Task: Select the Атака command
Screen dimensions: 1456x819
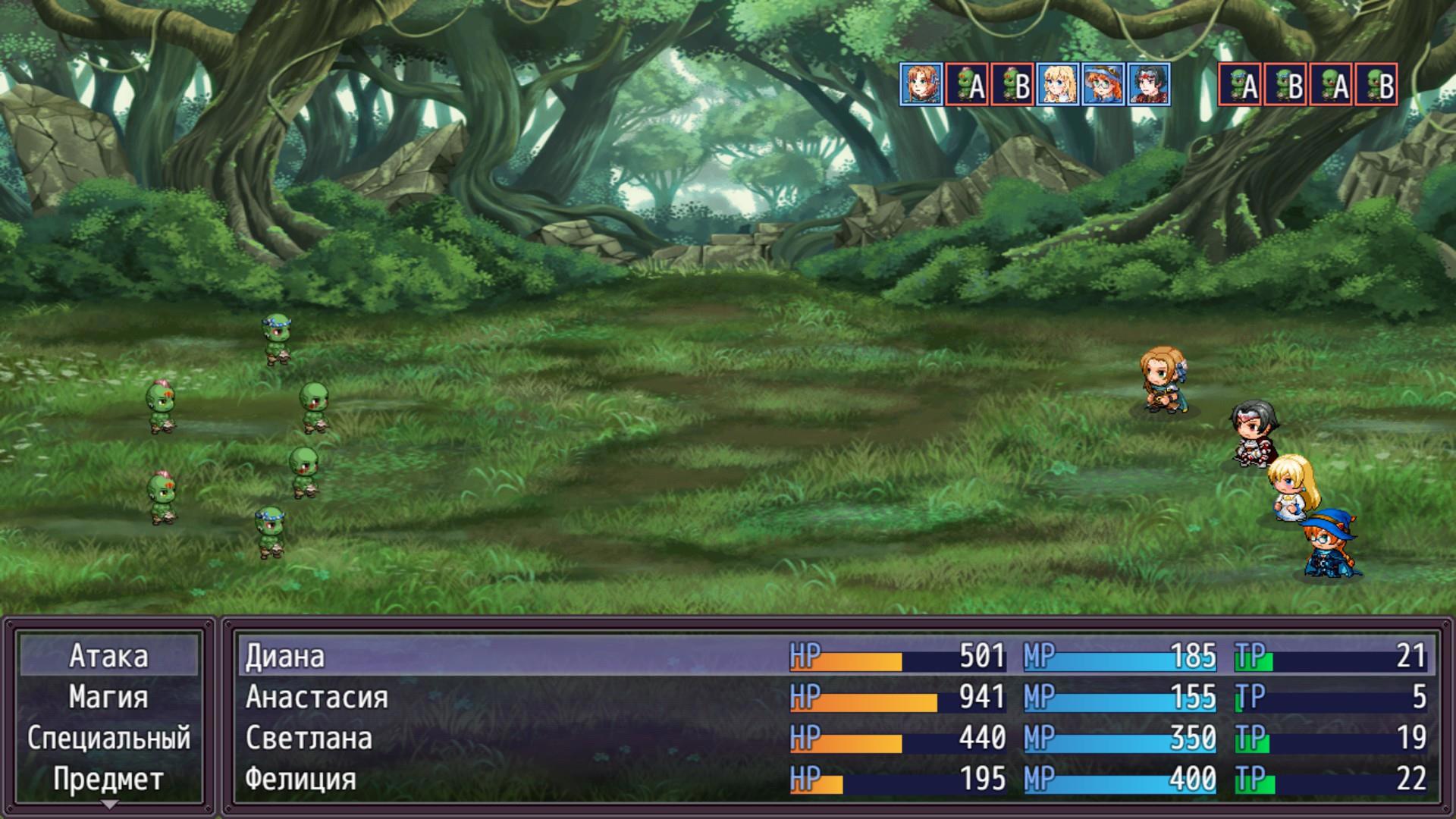Action: point(108,656)
